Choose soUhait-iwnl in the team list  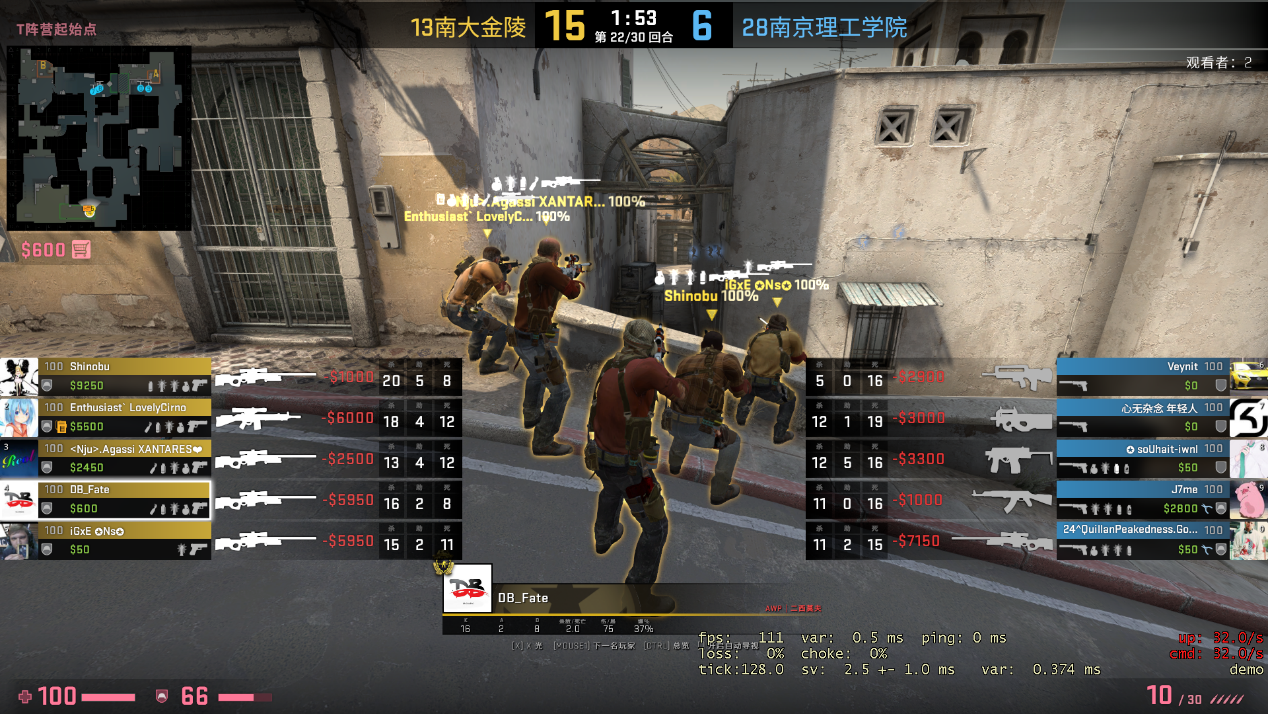point(1142,458)
